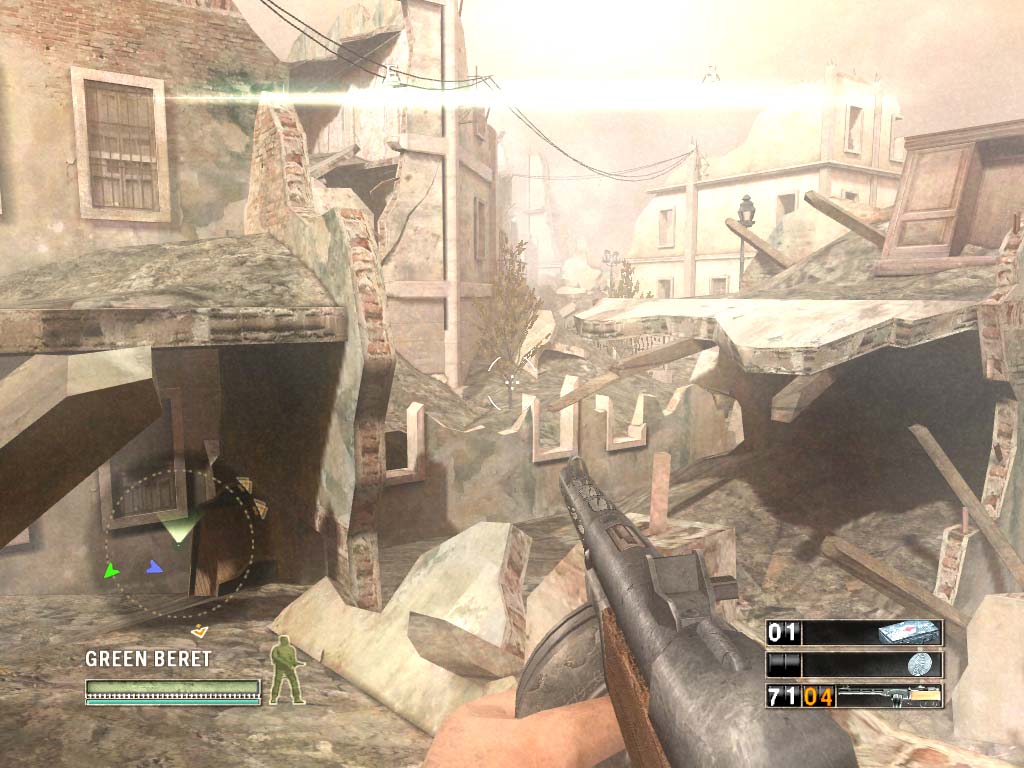
Task: Select the blue arrow marker on radar
Action: pyautogui.click(x=153, y=567)
